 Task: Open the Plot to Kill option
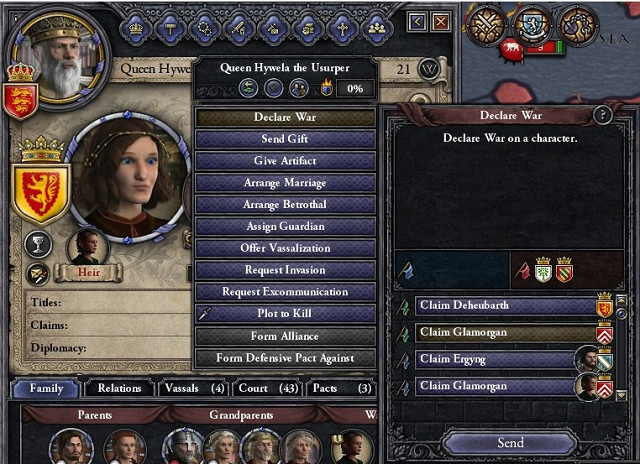[x=285, y=314]
